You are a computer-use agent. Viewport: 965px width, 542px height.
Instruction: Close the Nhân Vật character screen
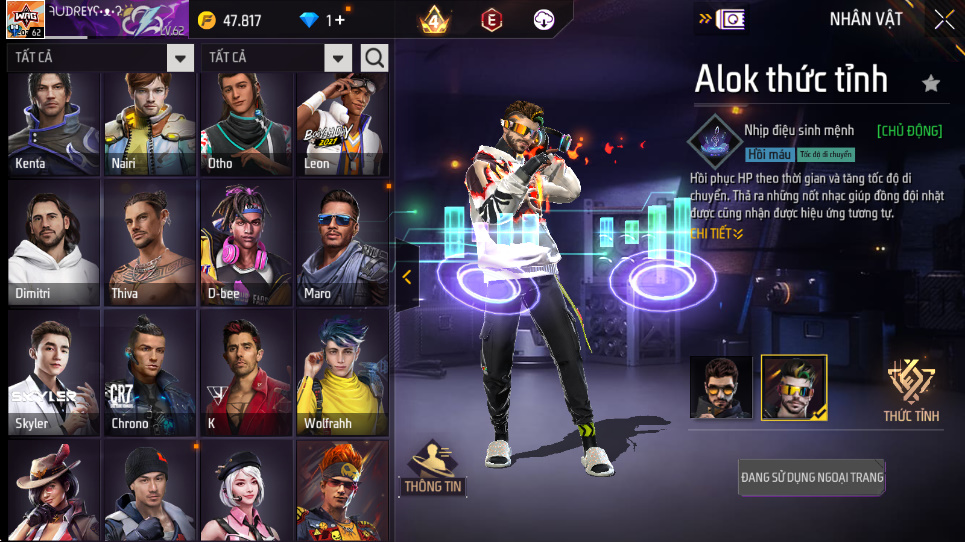coord(943,19)
